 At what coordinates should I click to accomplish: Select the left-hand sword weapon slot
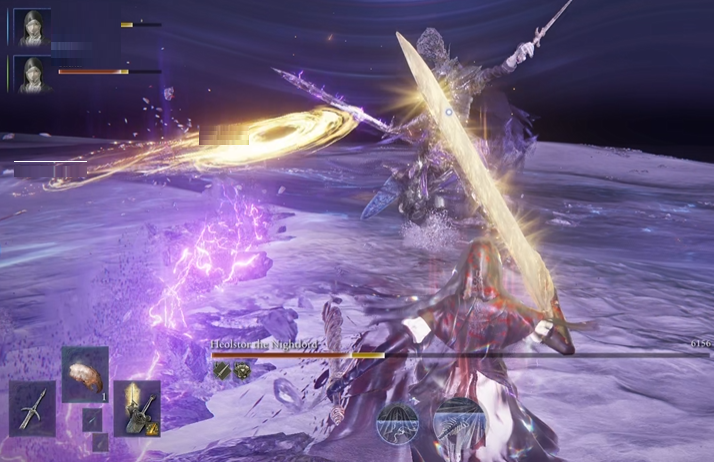click(x=32, y=408)
